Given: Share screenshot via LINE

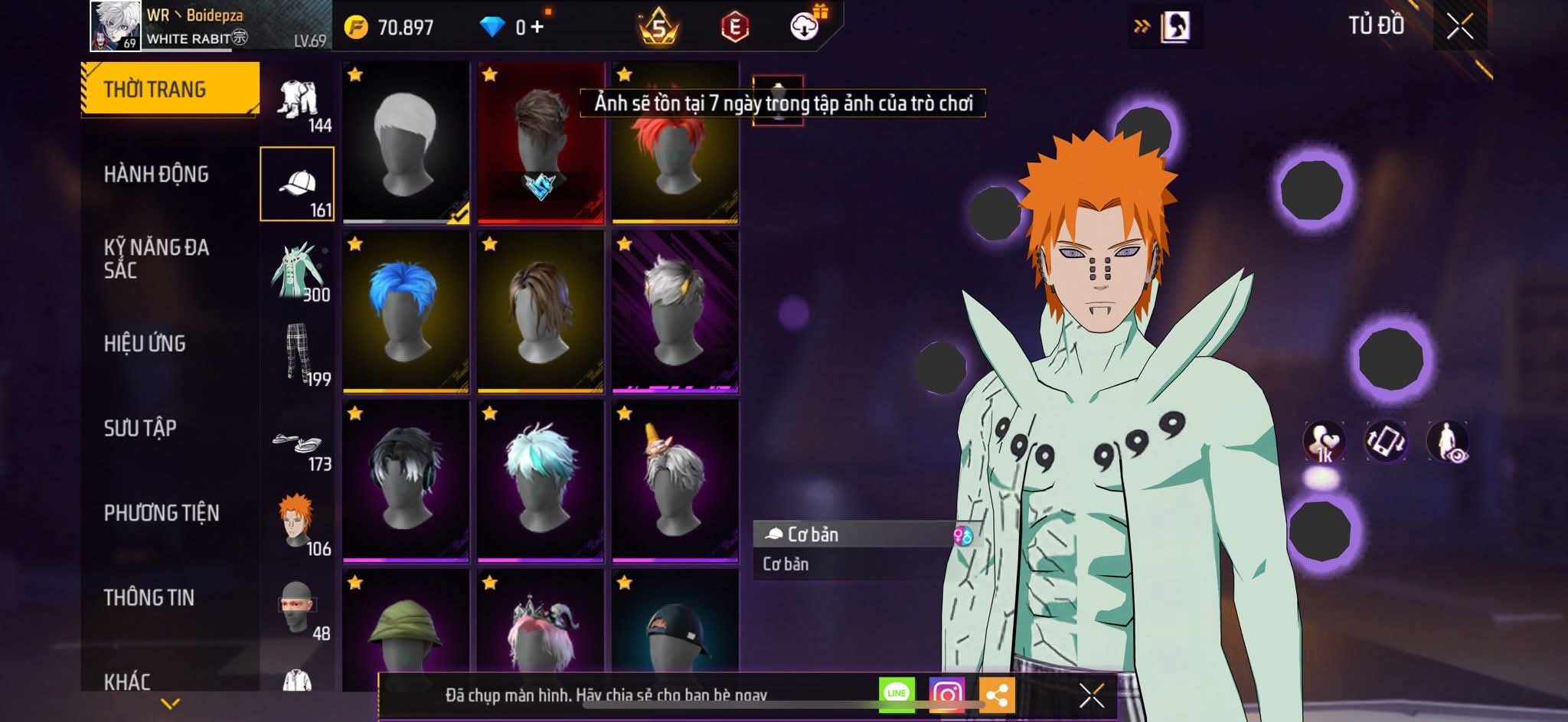Looking at the screenshot, I should [897, 694].
